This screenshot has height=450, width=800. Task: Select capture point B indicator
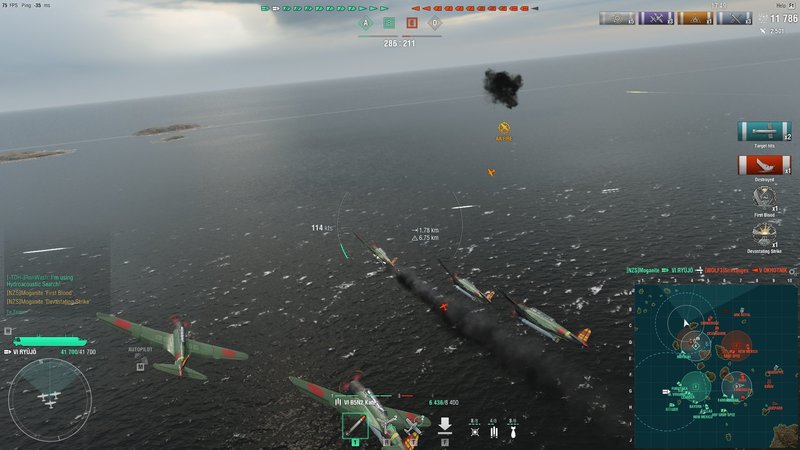(x=388, y=23)
